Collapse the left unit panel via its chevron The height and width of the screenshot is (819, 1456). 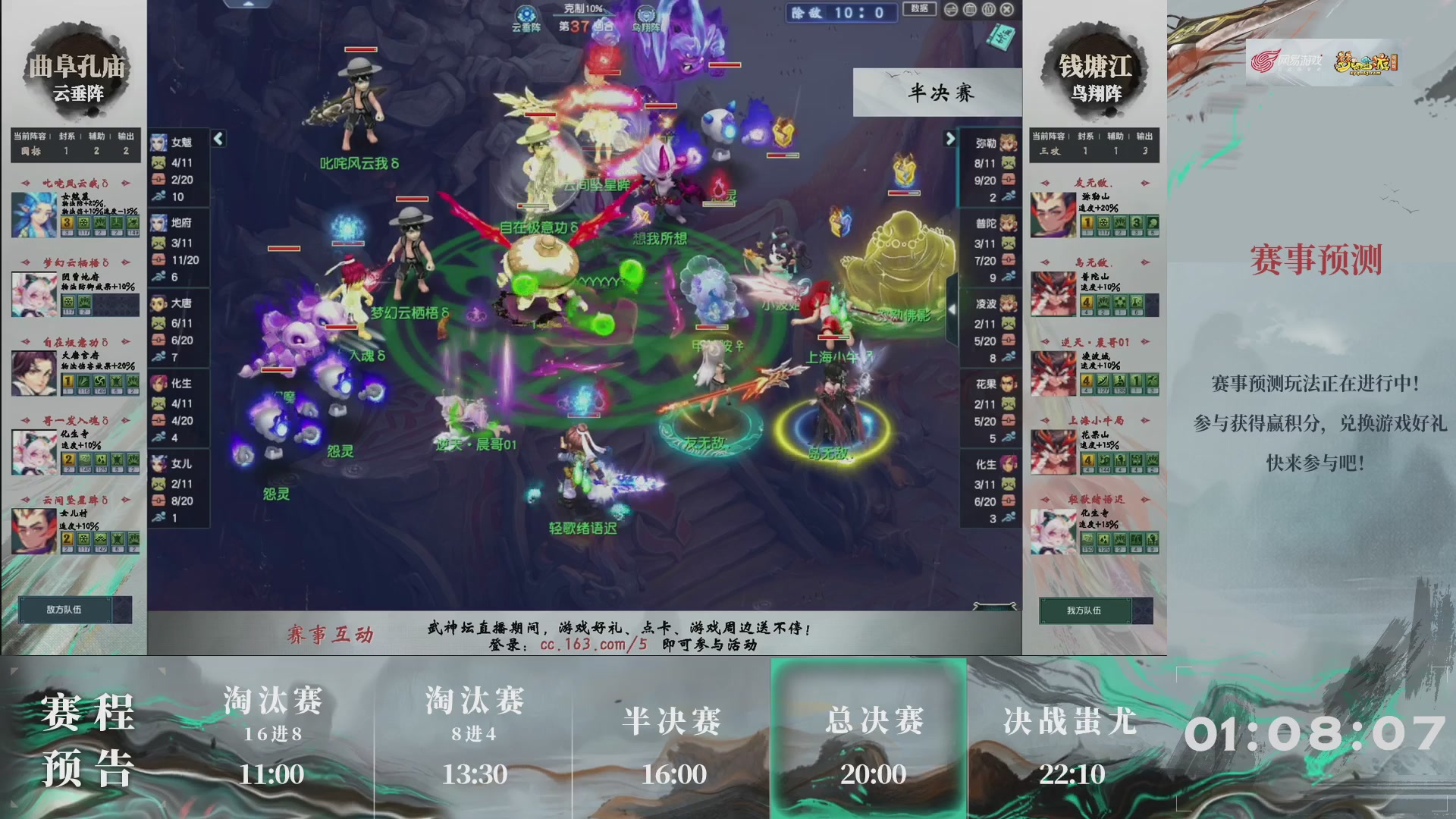[x=218, y=139]
